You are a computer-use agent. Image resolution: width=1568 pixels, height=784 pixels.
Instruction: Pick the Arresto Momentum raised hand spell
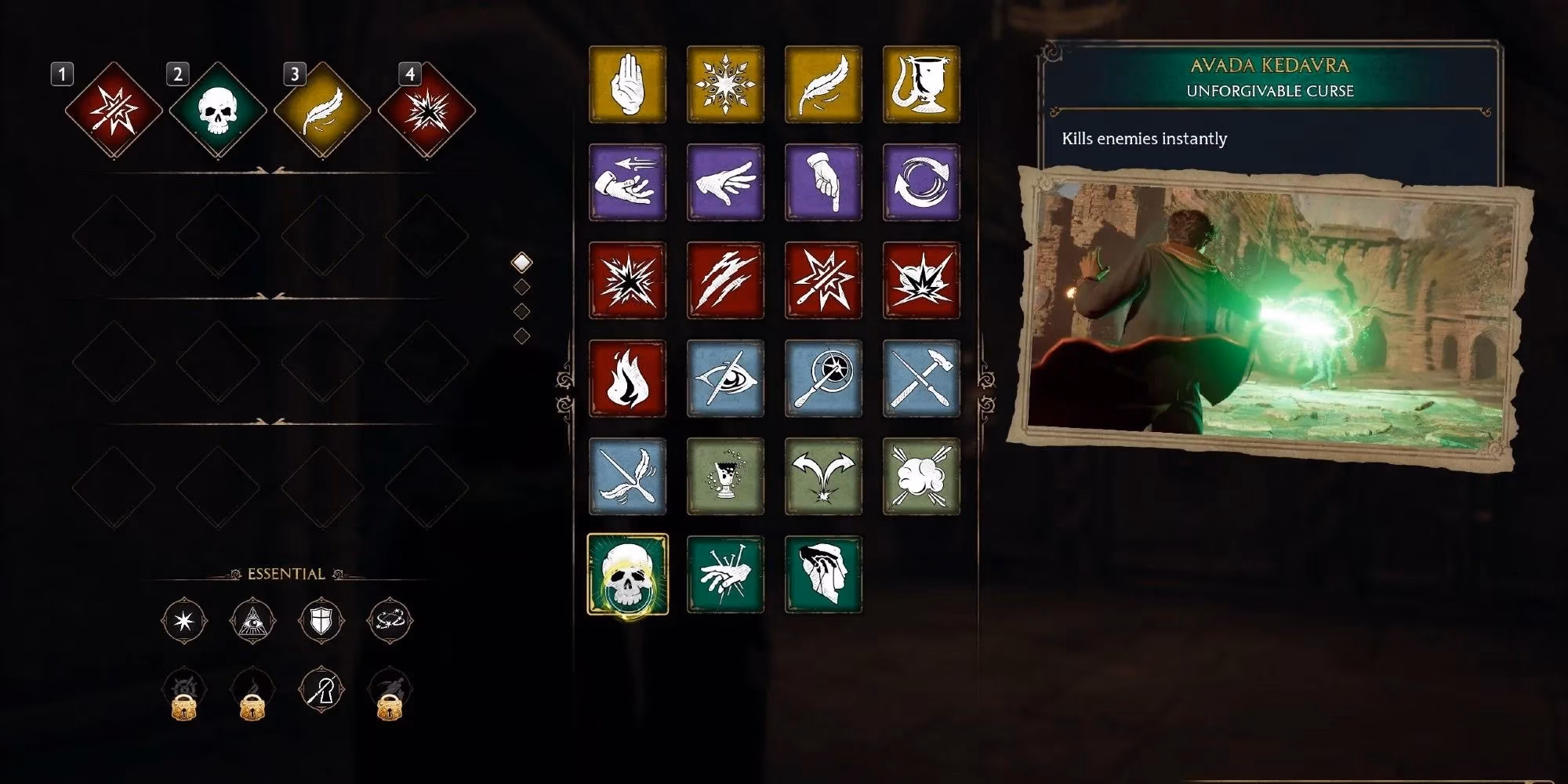(x=627, y=85)
